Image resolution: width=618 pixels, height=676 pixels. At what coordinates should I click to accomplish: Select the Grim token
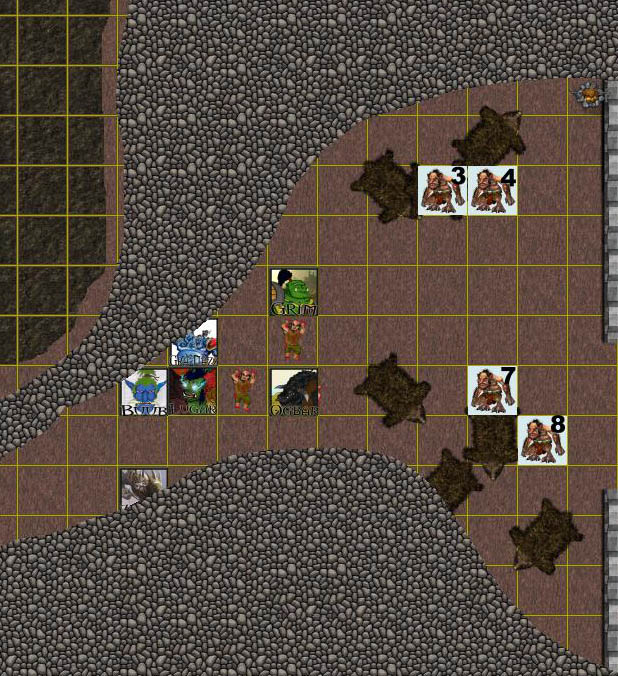coord(294,292)
